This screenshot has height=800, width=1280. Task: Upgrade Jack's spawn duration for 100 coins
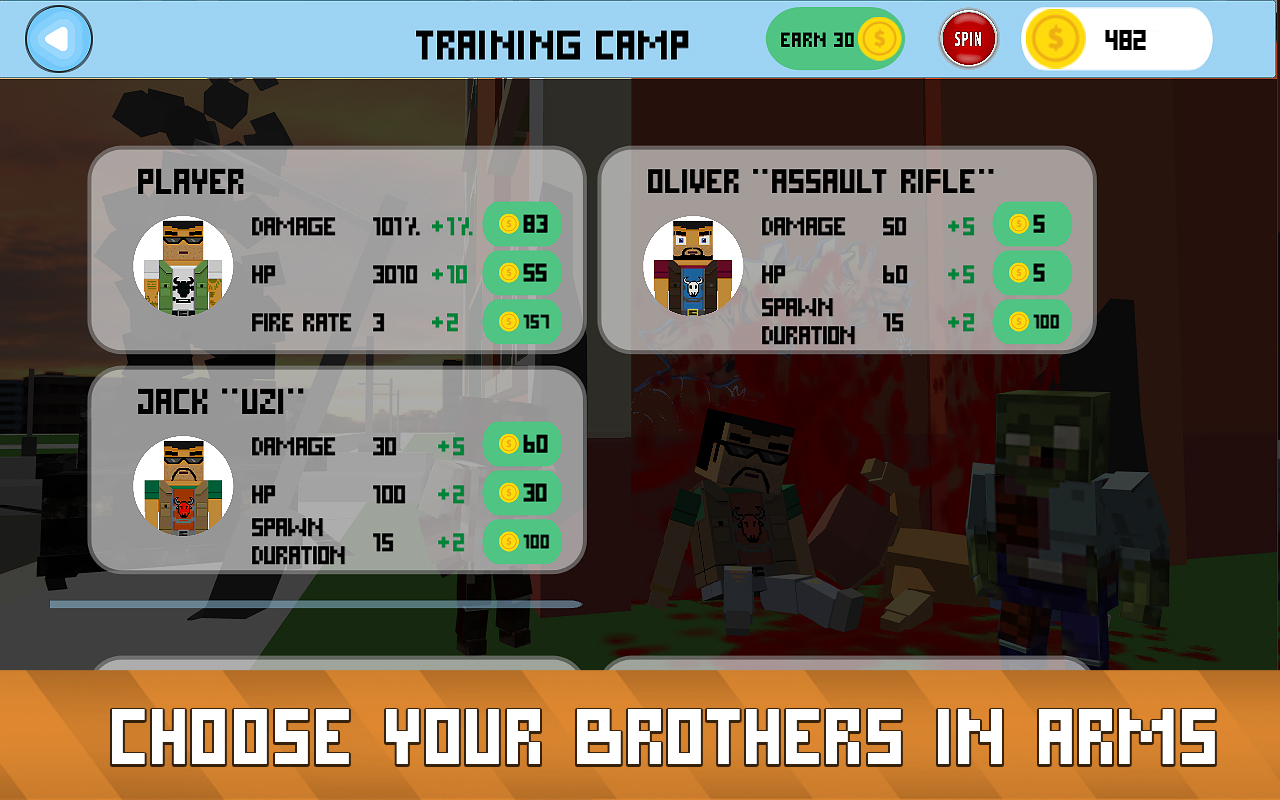(521, 542)
